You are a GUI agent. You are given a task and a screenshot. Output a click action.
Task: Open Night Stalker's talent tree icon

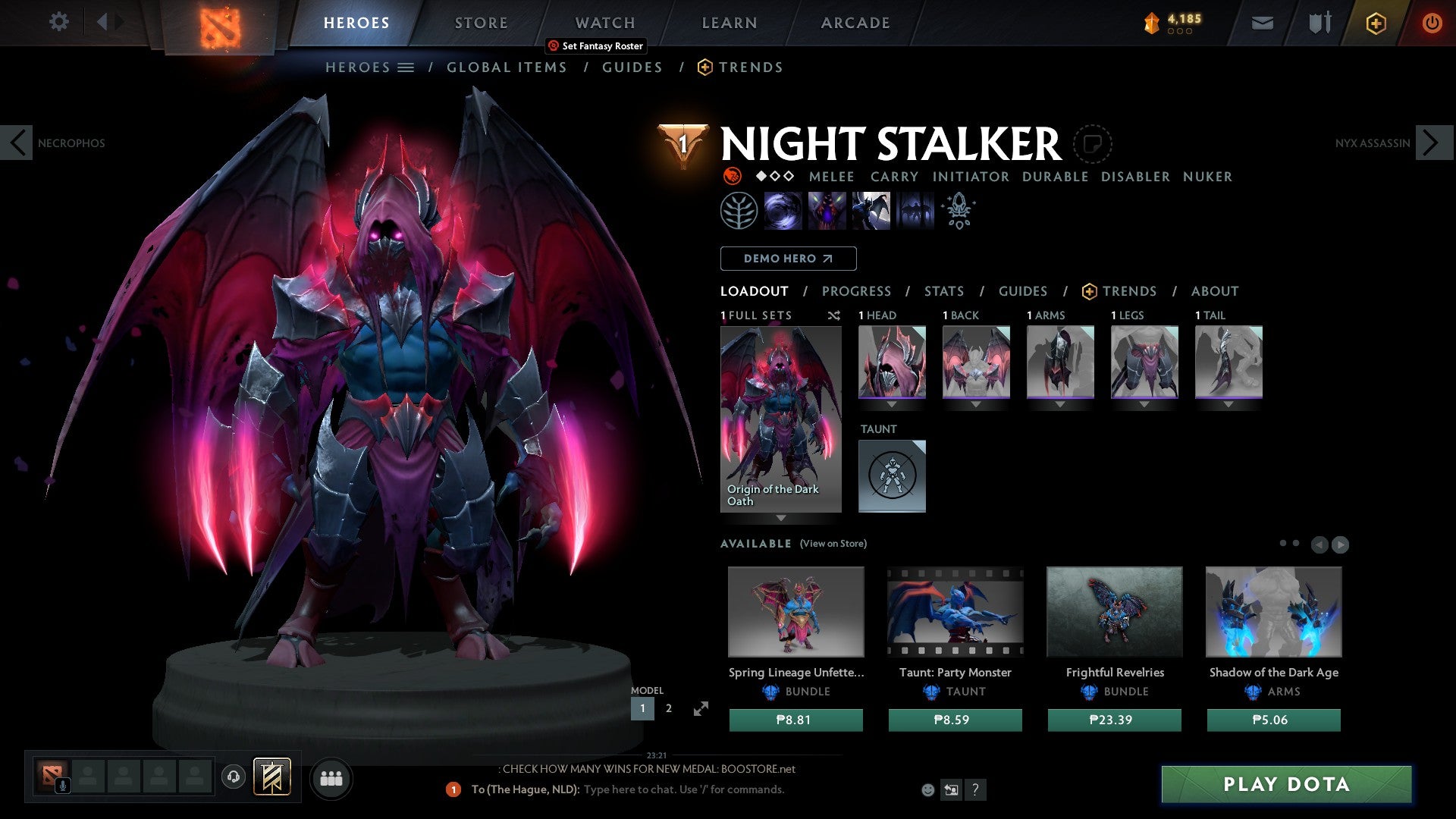pyautogui.click(x=738, y=210)
